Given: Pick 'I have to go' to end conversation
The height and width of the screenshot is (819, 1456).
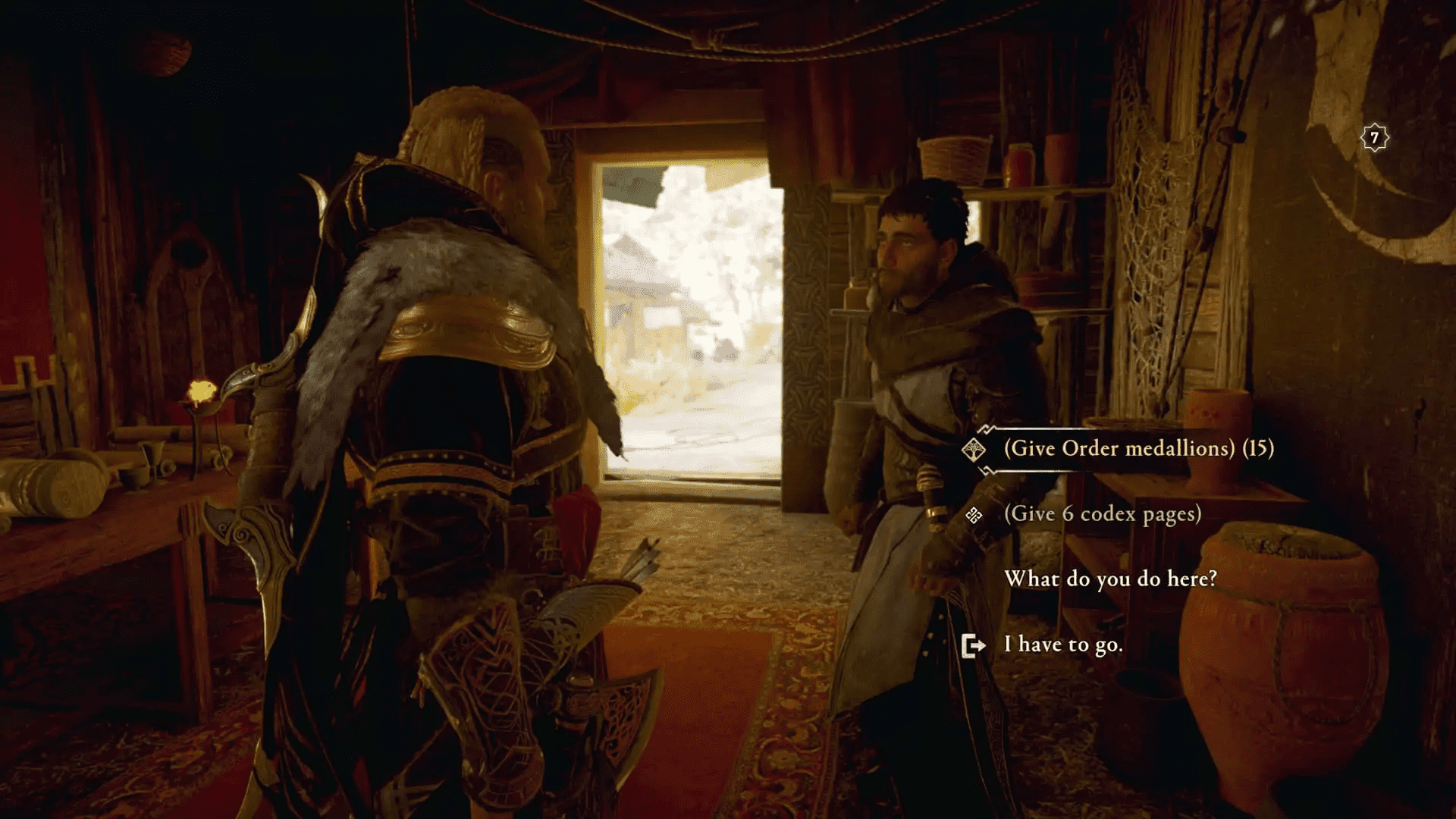Looking at the screenshot, I should (1062, 645).
